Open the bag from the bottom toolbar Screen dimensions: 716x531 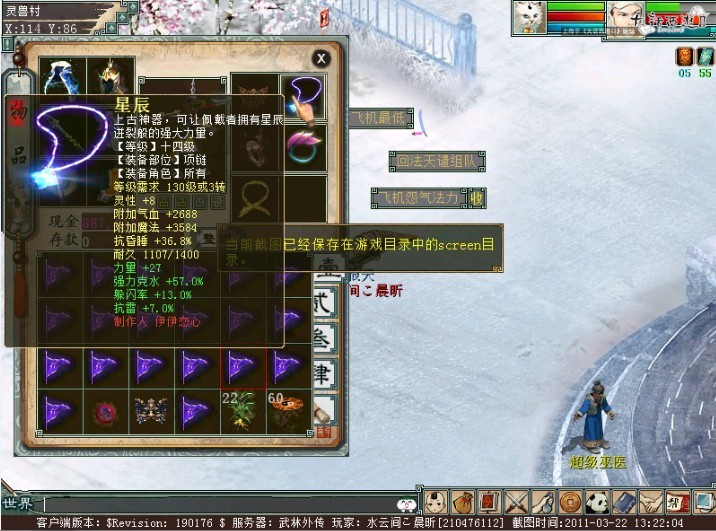[x=463, y=502]
